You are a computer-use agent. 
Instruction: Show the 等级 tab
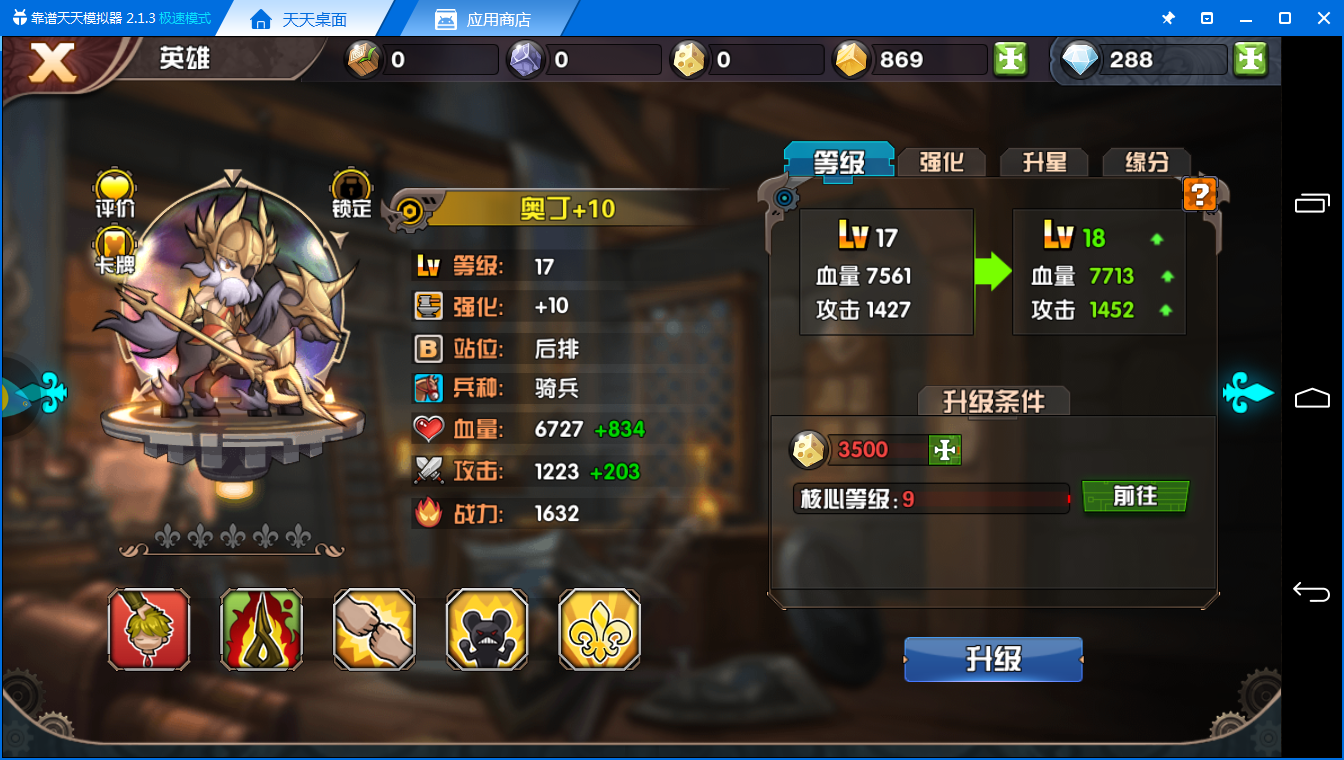838,161
